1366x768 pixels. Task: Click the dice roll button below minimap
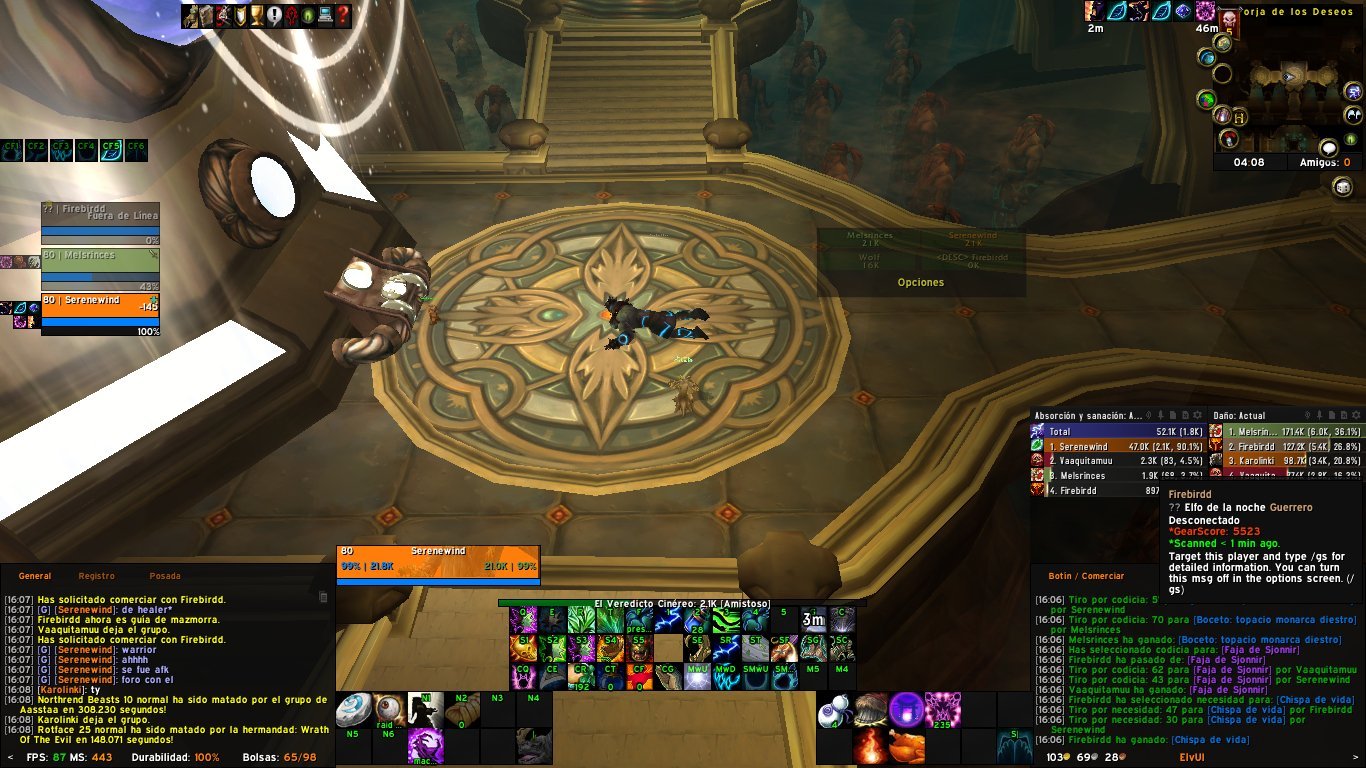(x=1342, y=187)
